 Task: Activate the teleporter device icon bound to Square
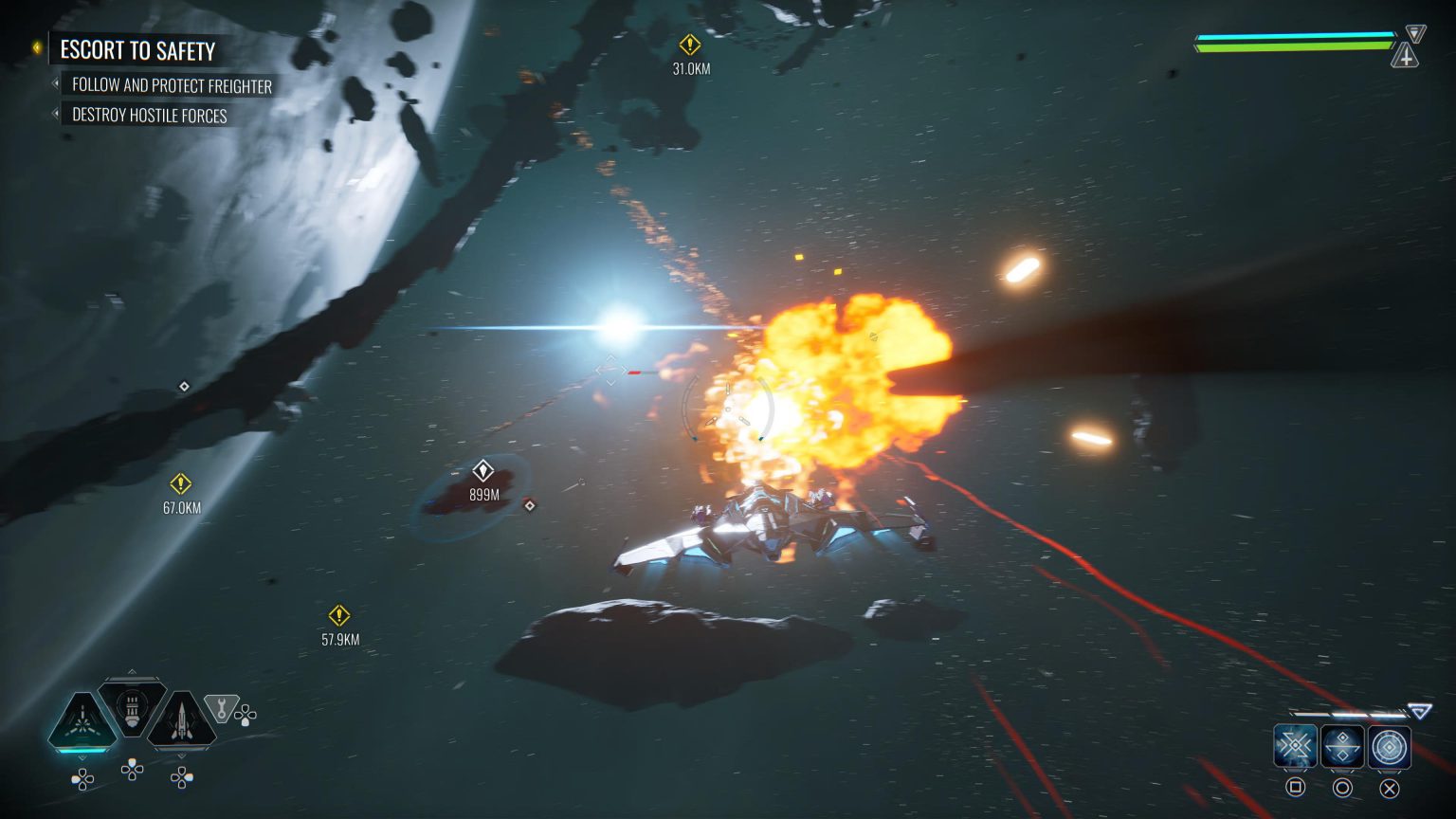coord(1296,747)
